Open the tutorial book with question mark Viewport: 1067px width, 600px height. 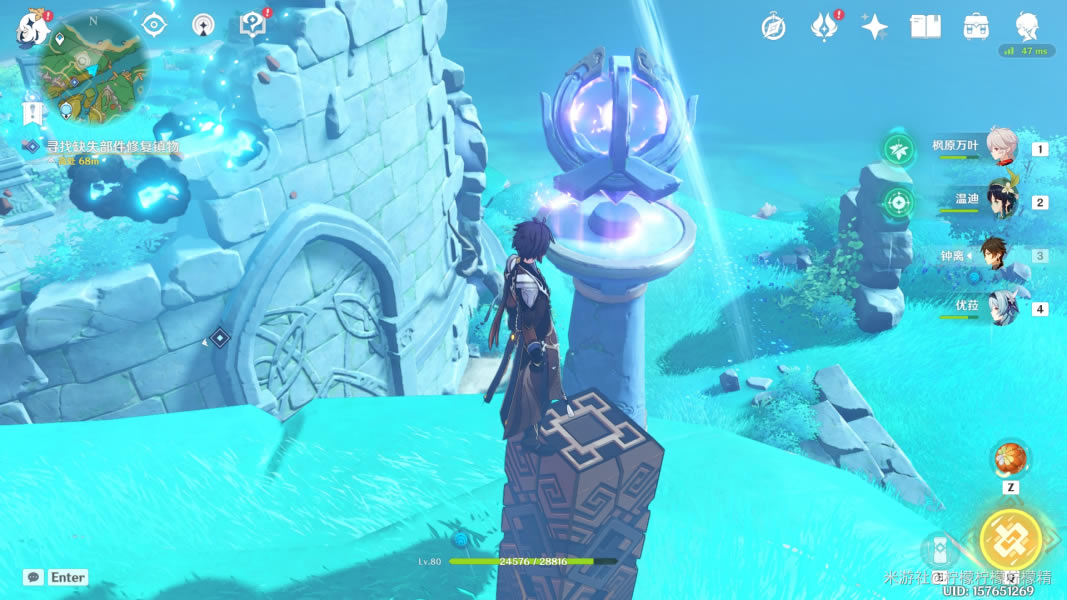pos(253,26)
